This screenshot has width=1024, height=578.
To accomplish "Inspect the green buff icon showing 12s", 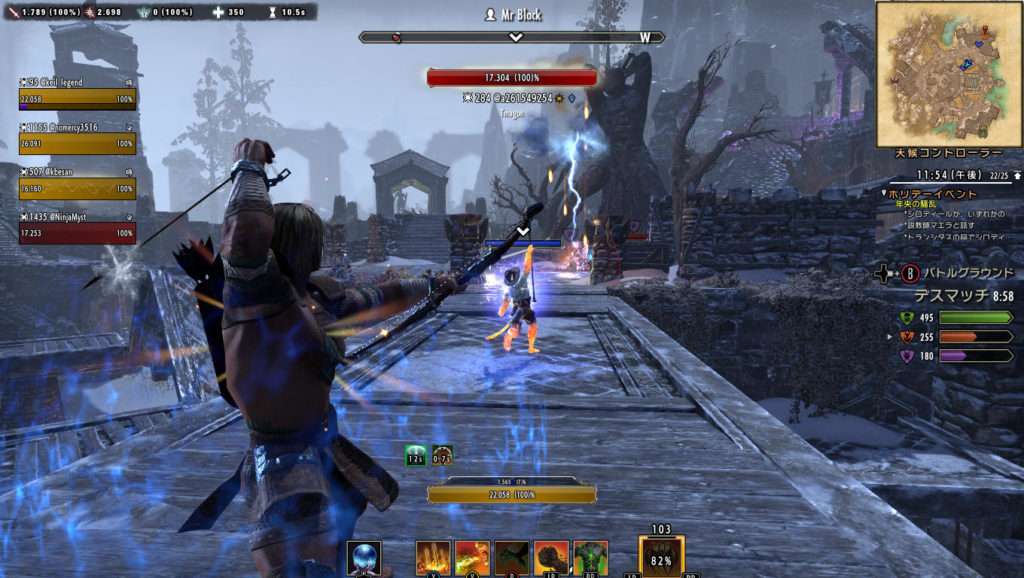I will click(416, 456).
